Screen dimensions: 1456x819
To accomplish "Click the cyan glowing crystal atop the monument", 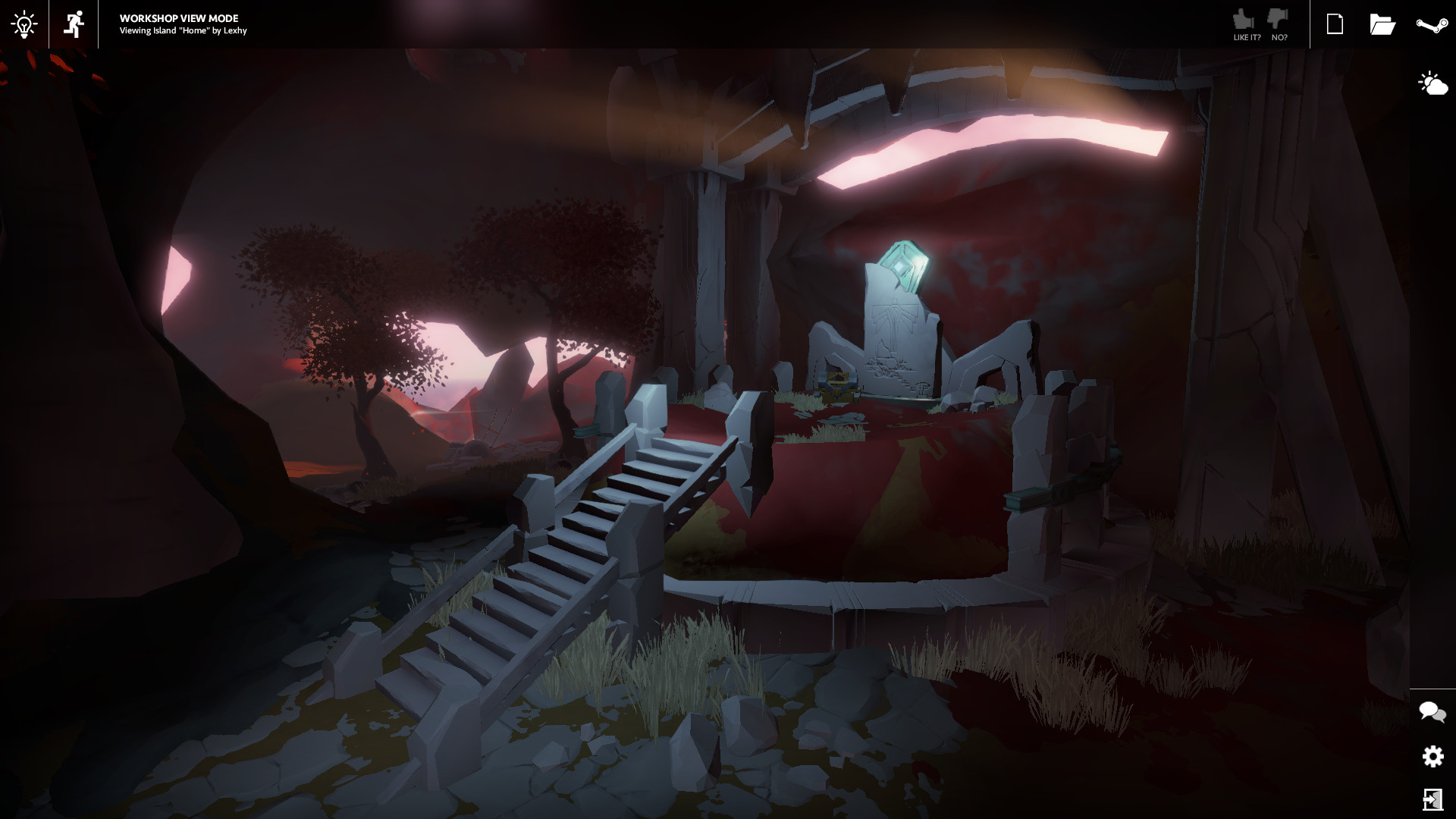I will [908, 263].
